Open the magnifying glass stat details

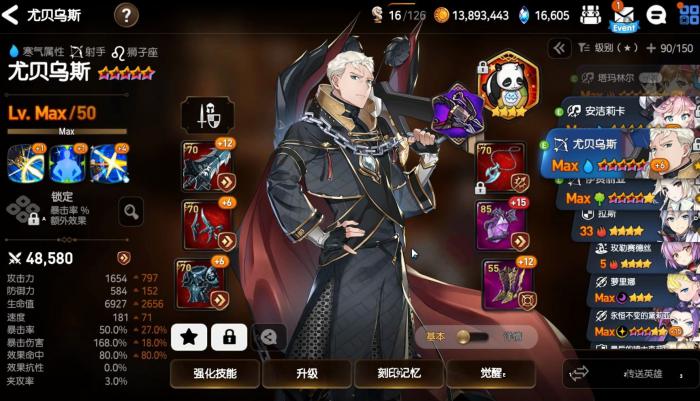point(131,210)
